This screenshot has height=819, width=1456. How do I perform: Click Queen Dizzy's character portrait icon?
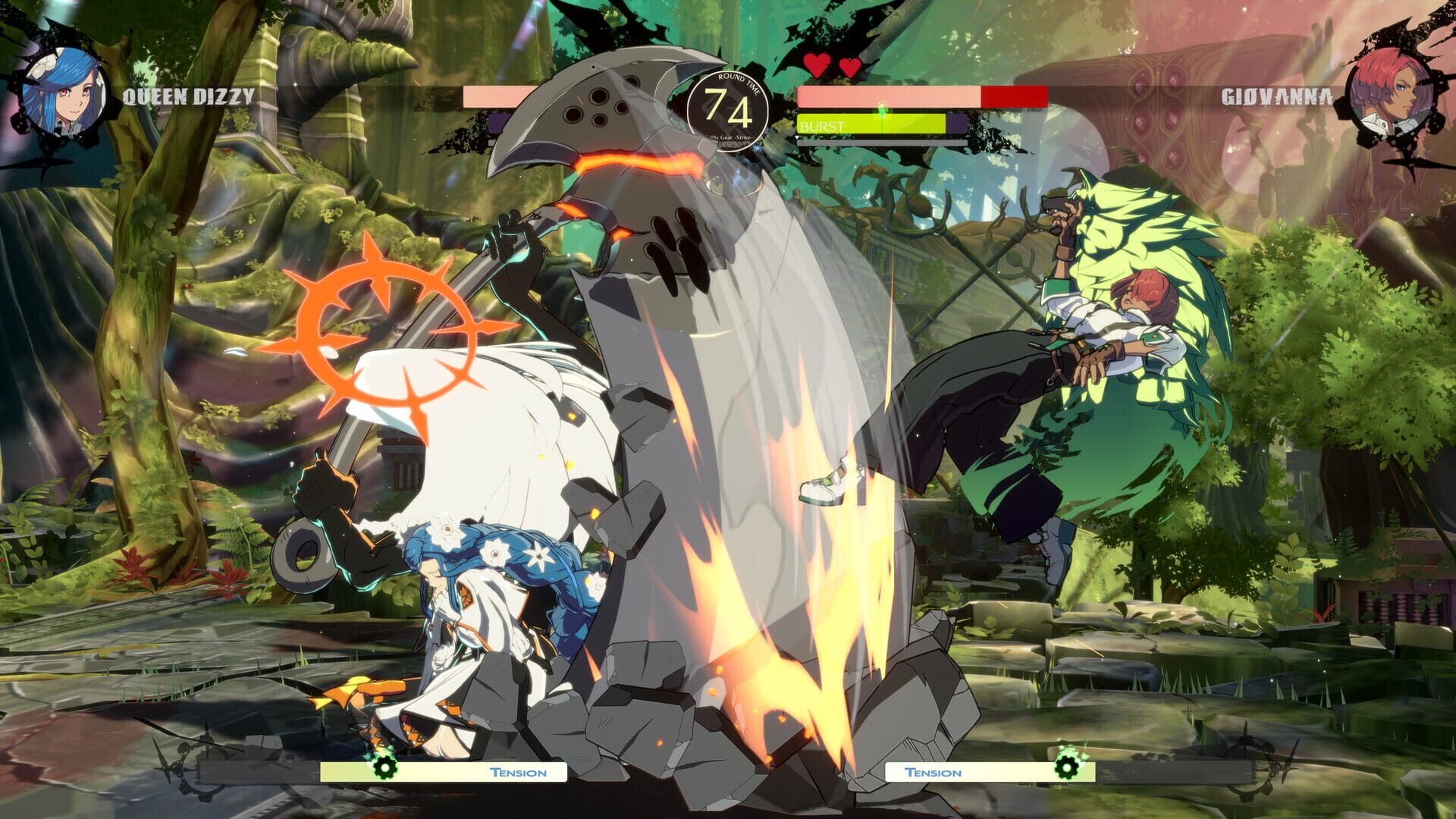(x=64, y=91)
